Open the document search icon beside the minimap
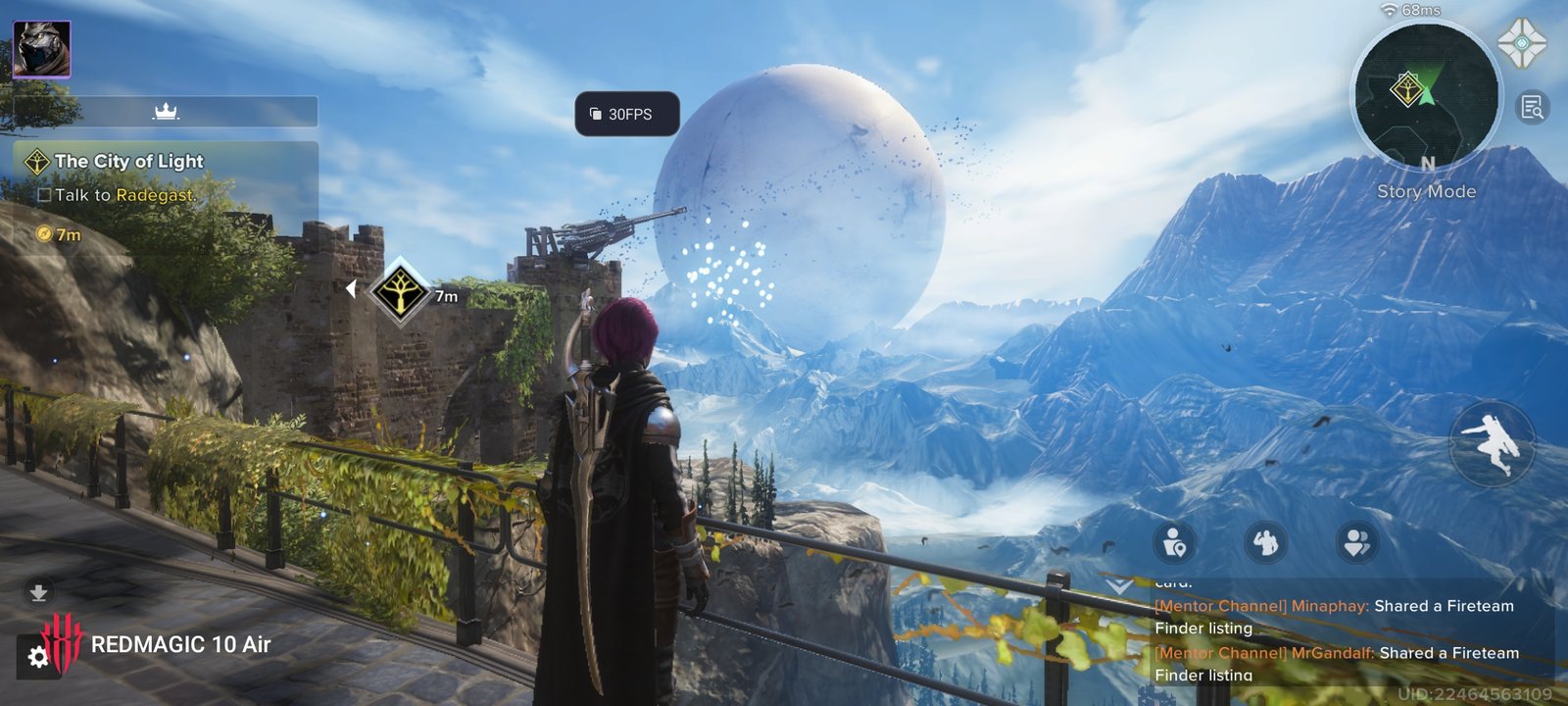 [x=1533, y=107]
